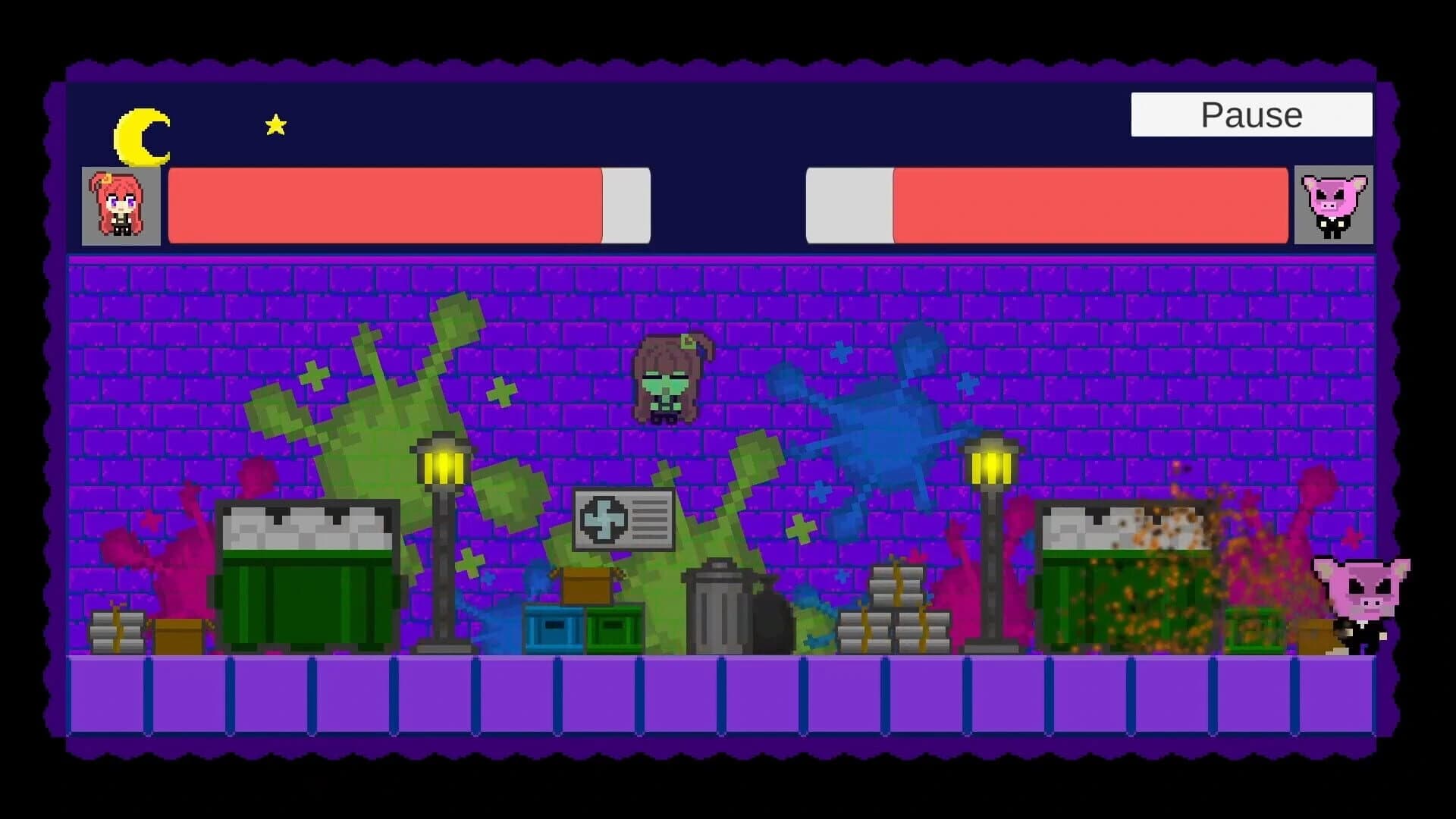Click the yellow star near the moon
Image resolution: width=1456 pixels, height=819 pixels.
275,124
